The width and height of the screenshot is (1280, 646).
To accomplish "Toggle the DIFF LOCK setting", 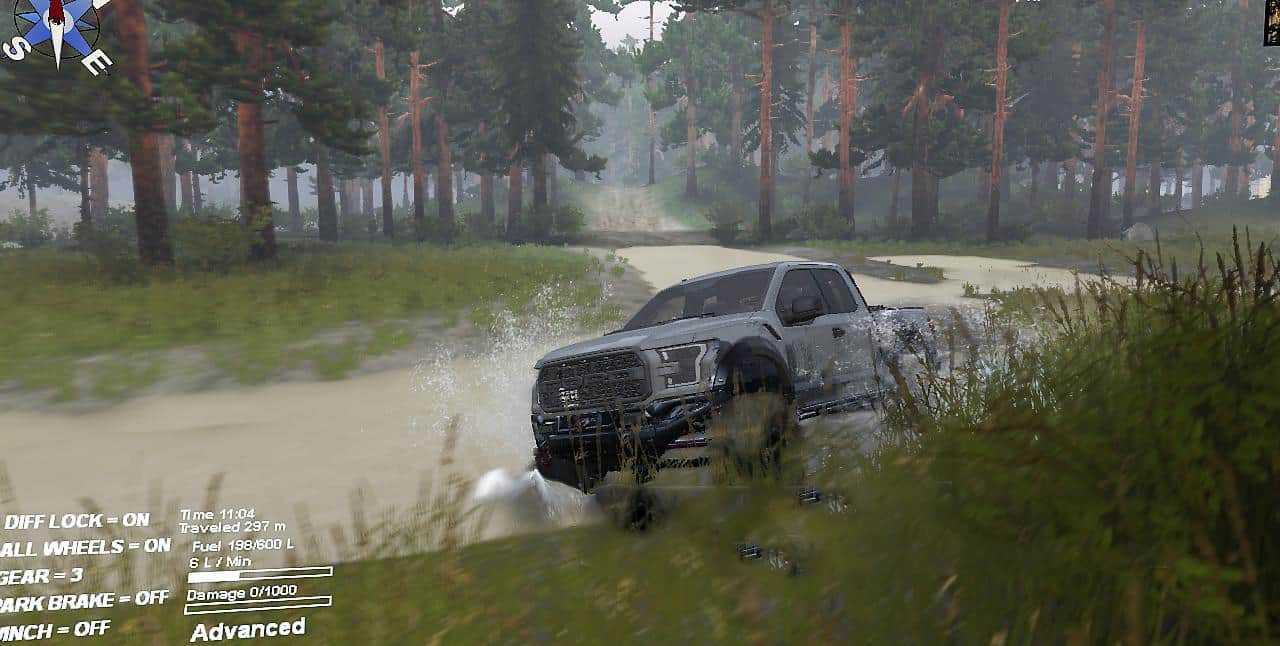I will coord(76,520).
